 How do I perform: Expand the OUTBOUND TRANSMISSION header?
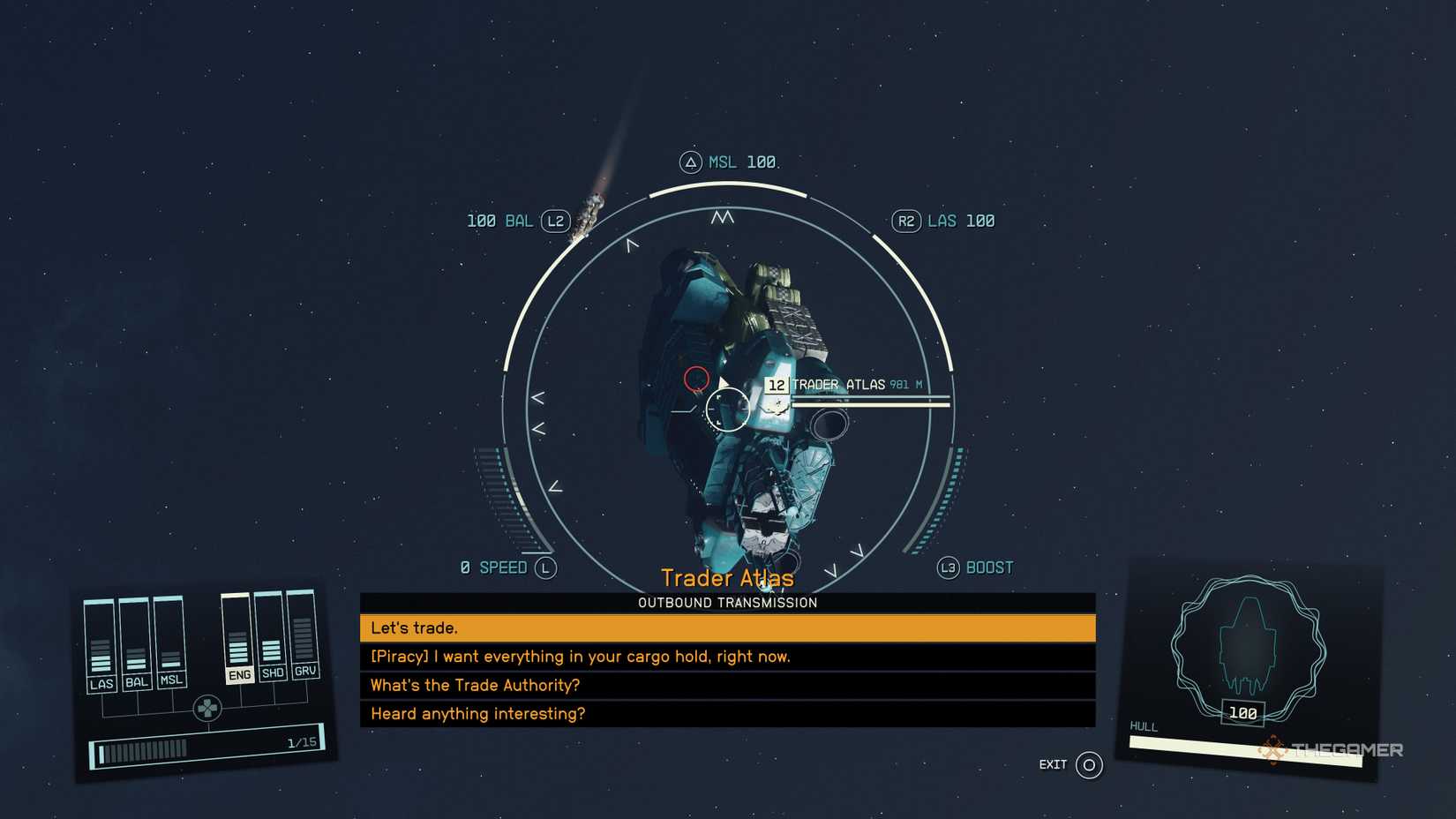coord(726,603)
